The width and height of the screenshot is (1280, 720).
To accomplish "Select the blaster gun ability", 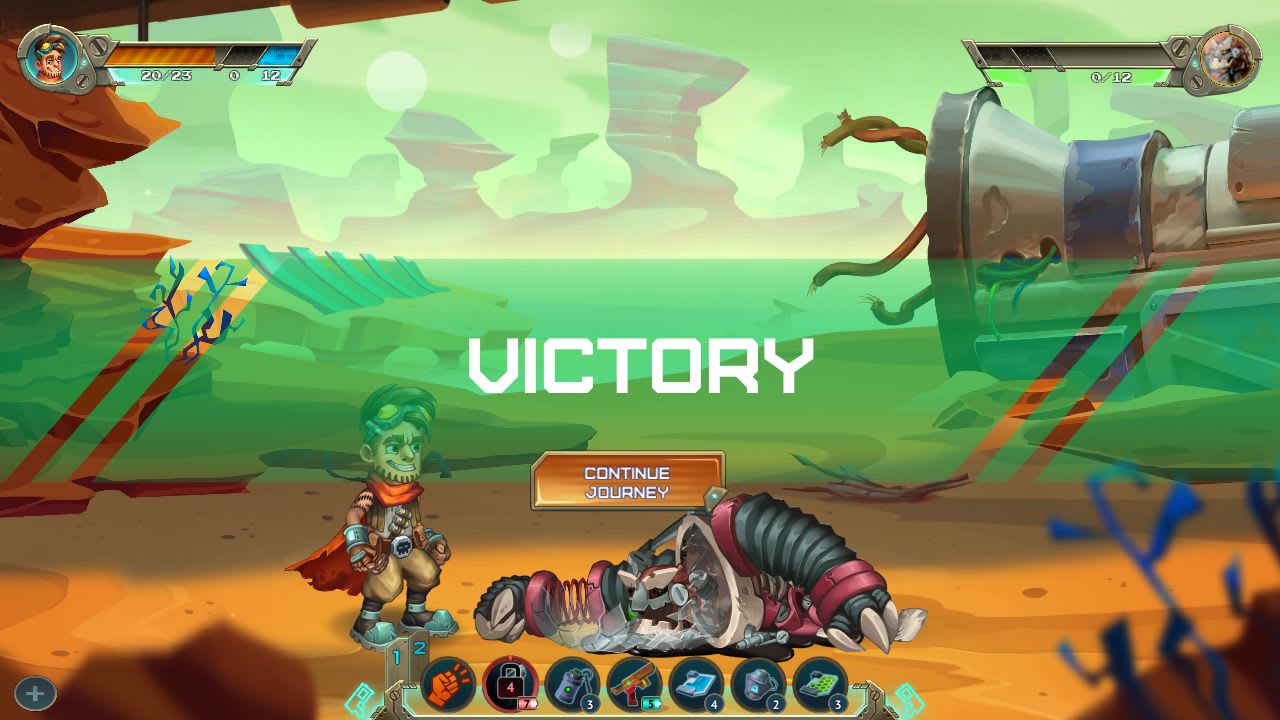I will [636, 684].
